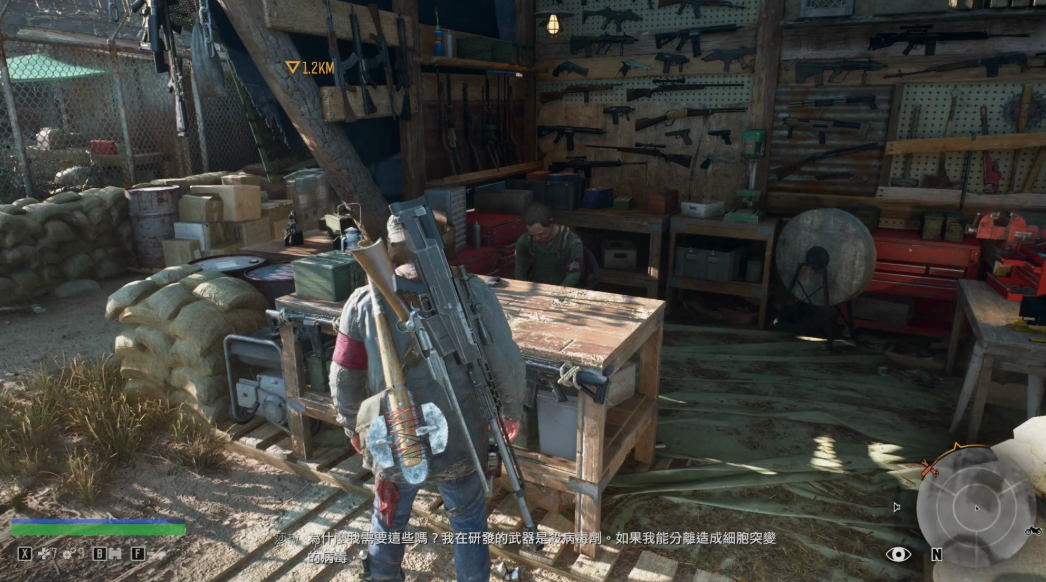Select the 1.2KM objective waypoint marker
Viewport: 1046px width, 582px height.
tap(293, 68)
